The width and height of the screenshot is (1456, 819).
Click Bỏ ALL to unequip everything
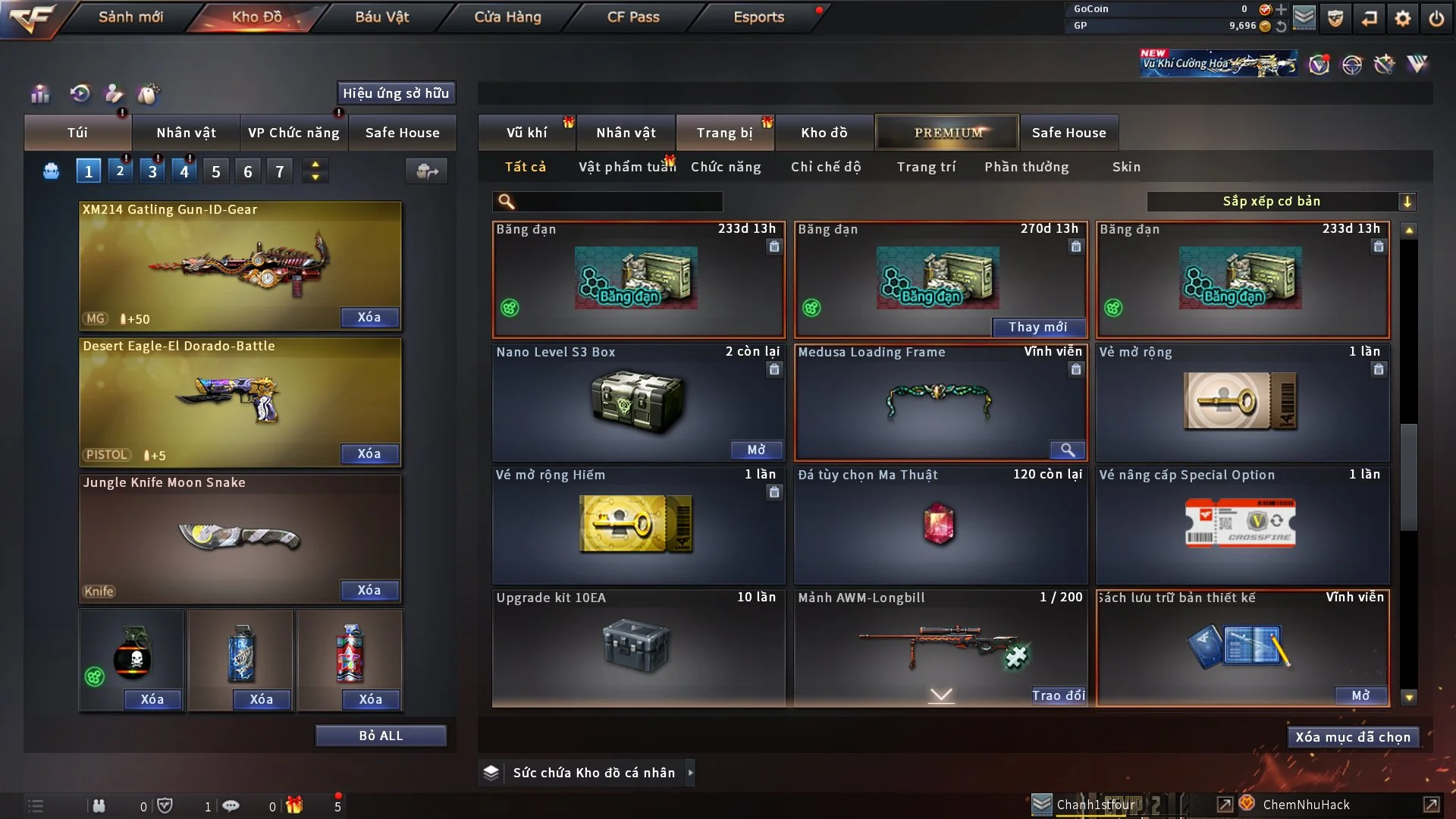381,736
